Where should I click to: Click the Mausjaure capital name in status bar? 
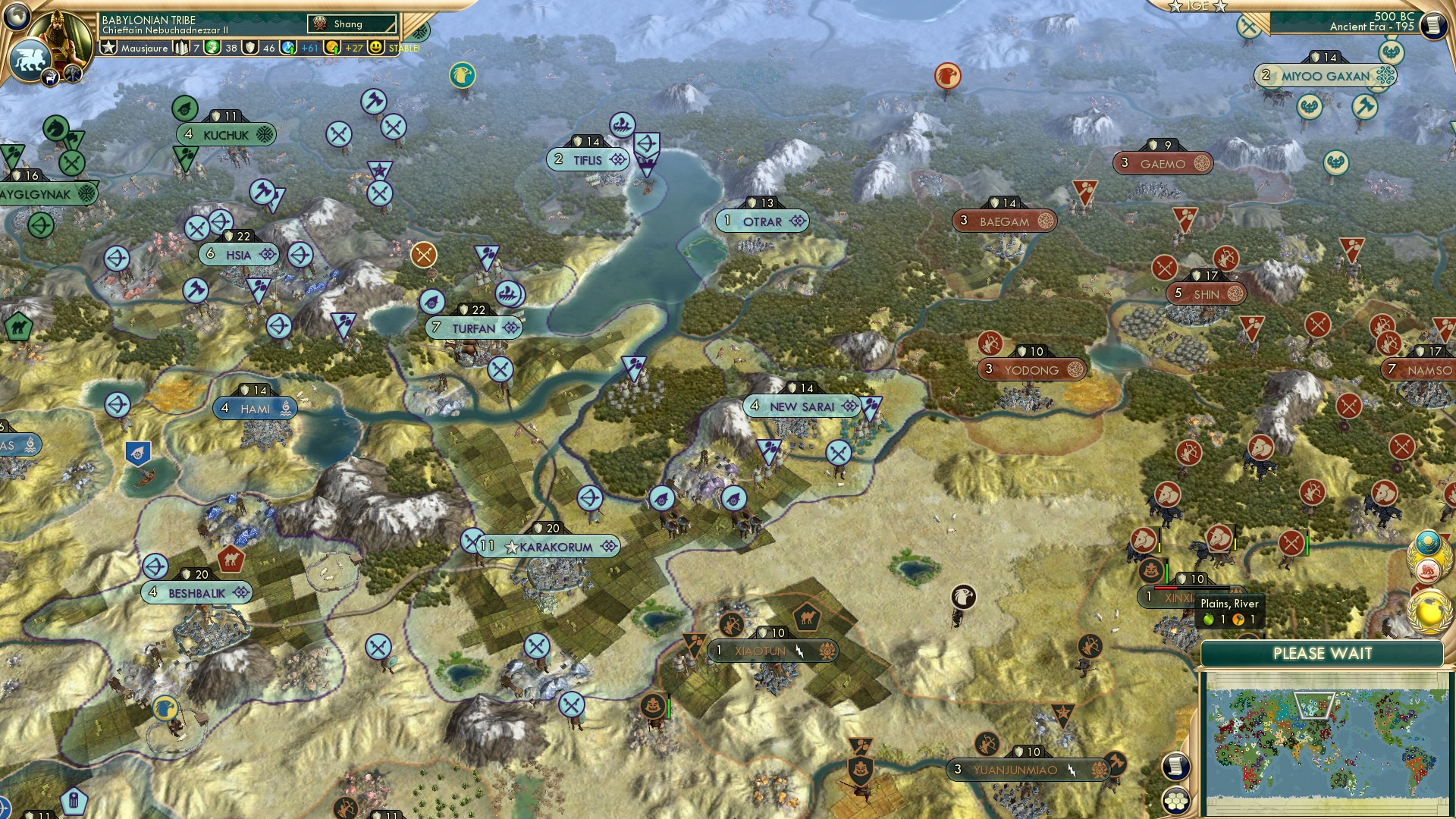click(145, 48)
